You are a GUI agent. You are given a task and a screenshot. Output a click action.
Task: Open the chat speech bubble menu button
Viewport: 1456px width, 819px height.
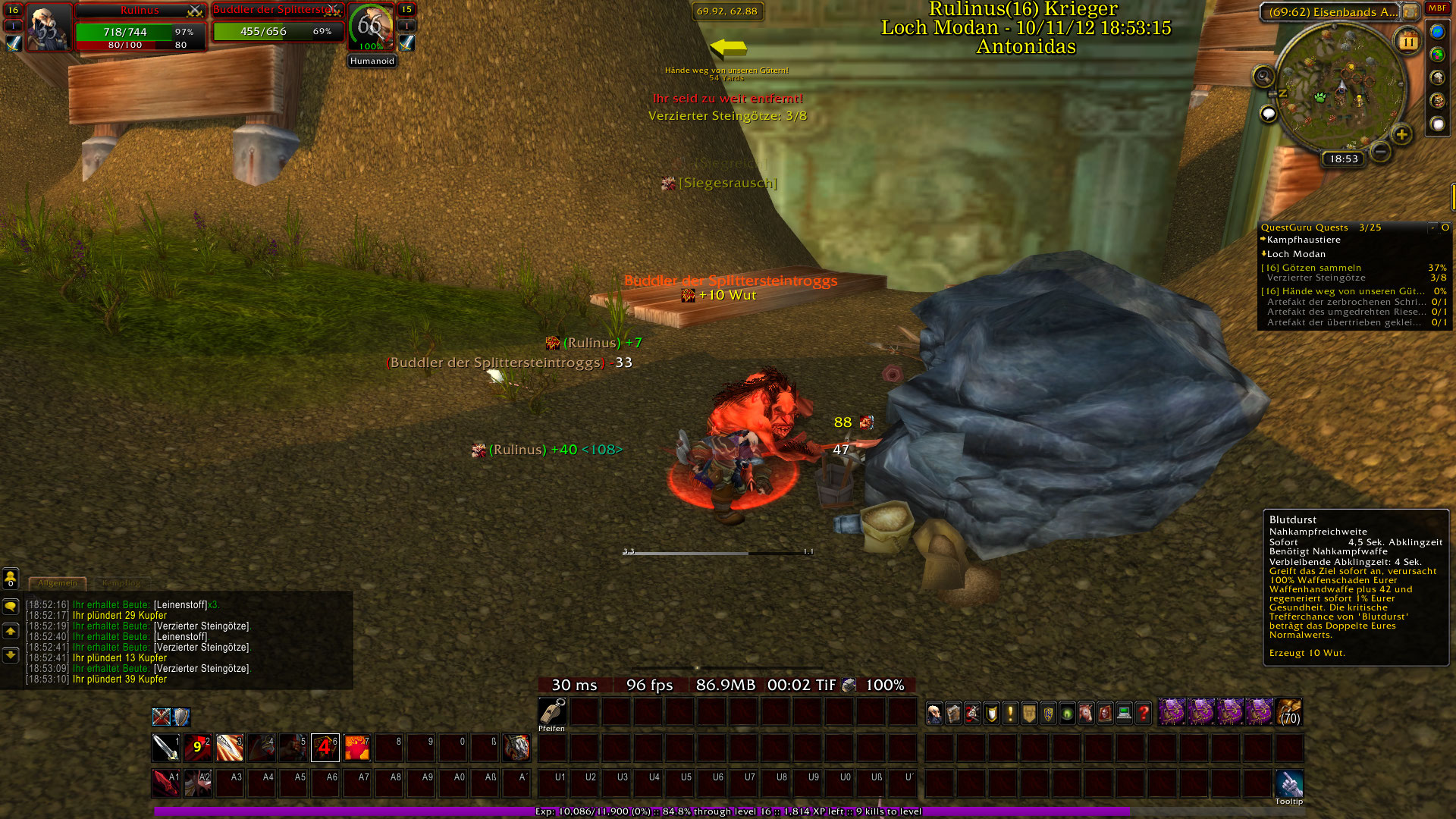(11, 607)
